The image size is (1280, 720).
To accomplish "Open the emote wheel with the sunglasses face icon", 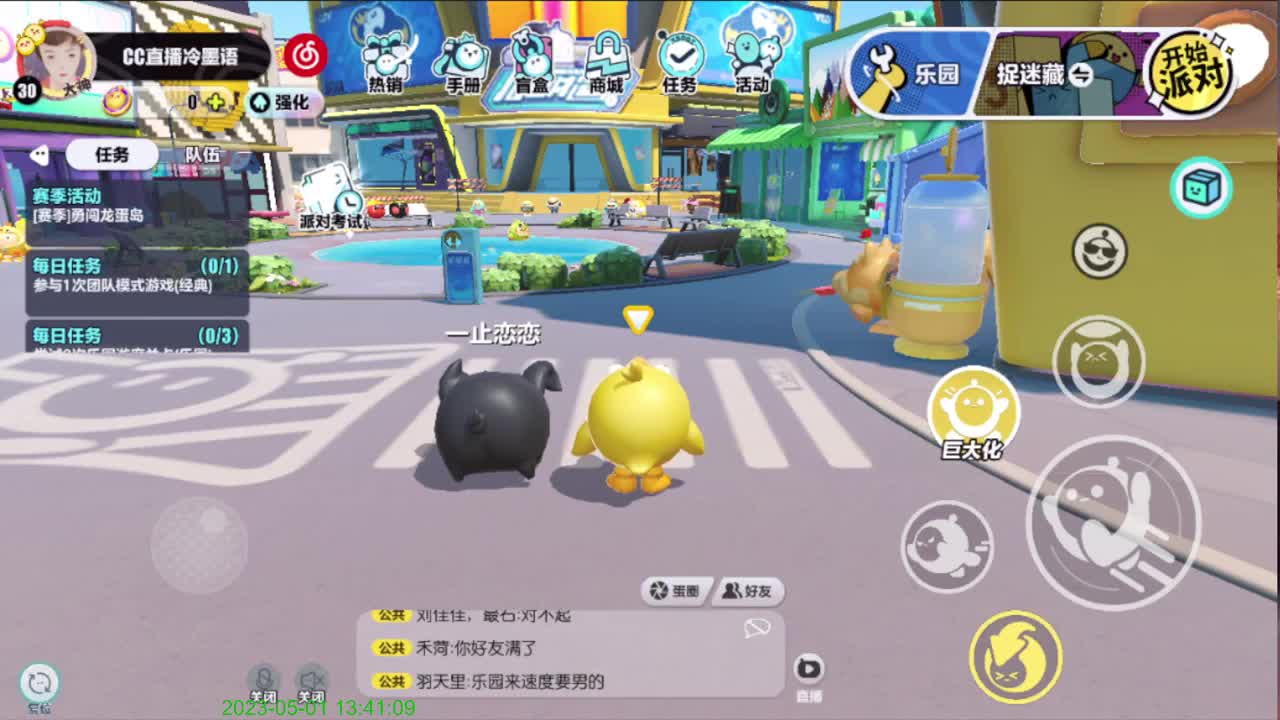I will pyautogui.click(x=1097, y=253).
